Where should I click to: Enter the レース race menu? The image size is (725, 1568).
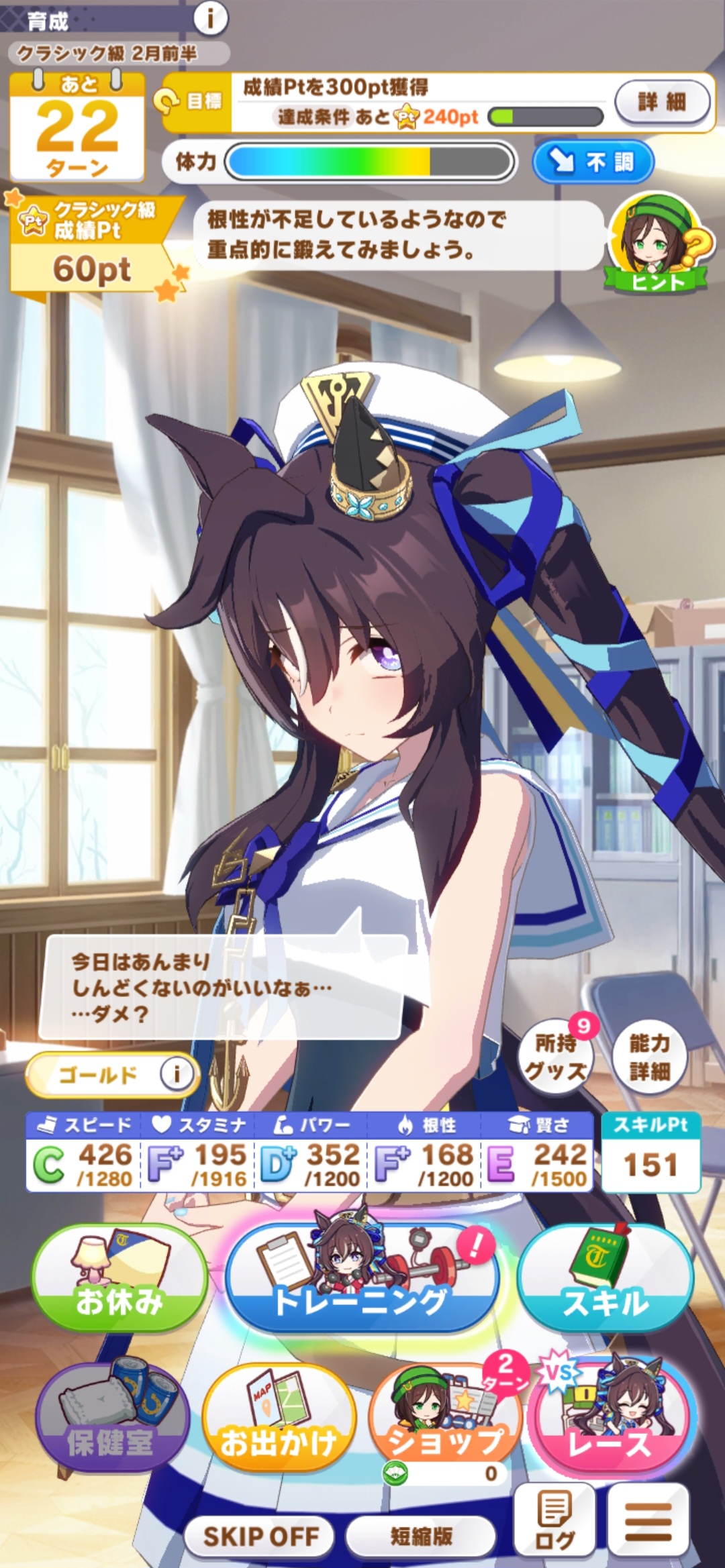611,1421
